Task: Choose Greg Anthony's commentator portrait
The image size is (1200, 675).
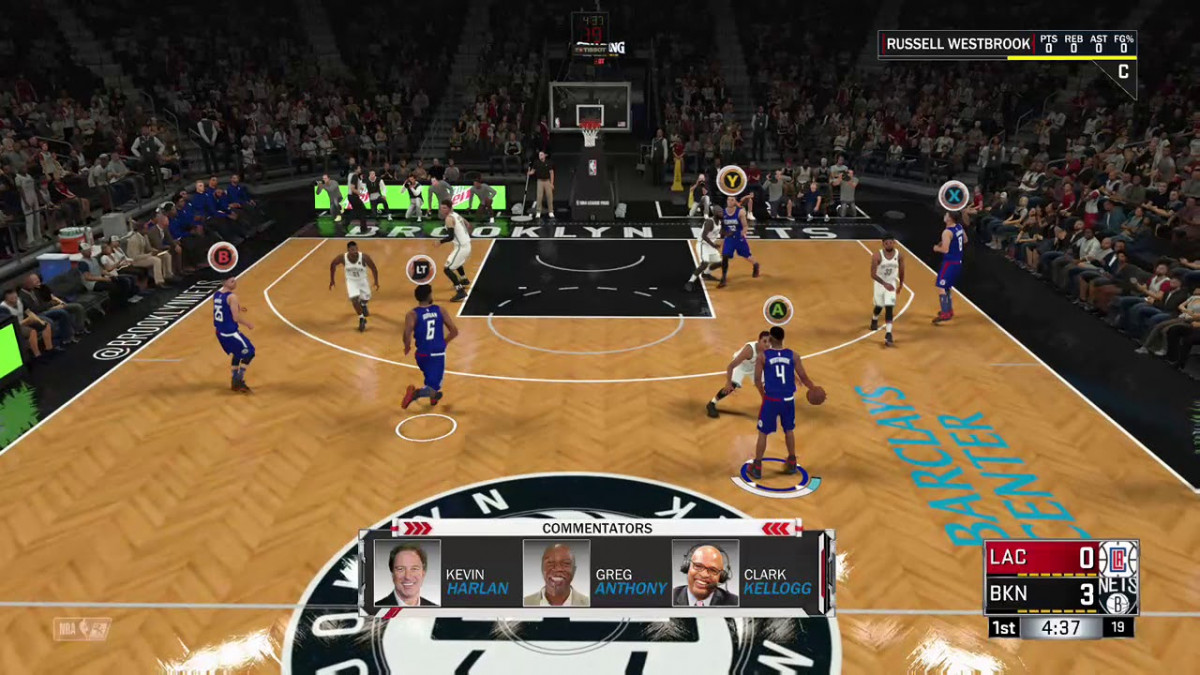Action: (x=556, y=573)
